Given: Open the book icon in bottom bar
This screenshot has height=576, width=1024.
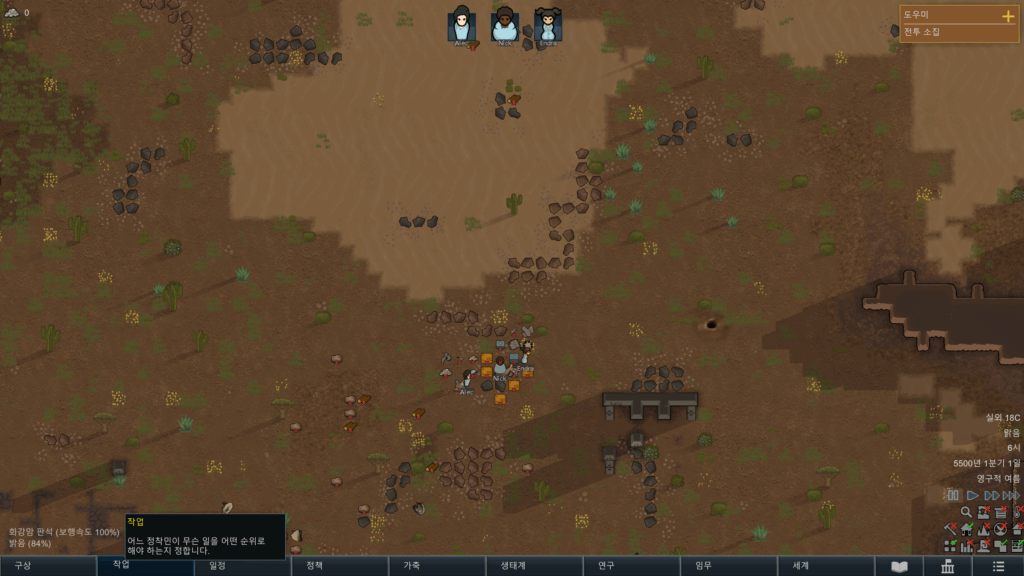Looking at the screenshot, I should (899, 567).
